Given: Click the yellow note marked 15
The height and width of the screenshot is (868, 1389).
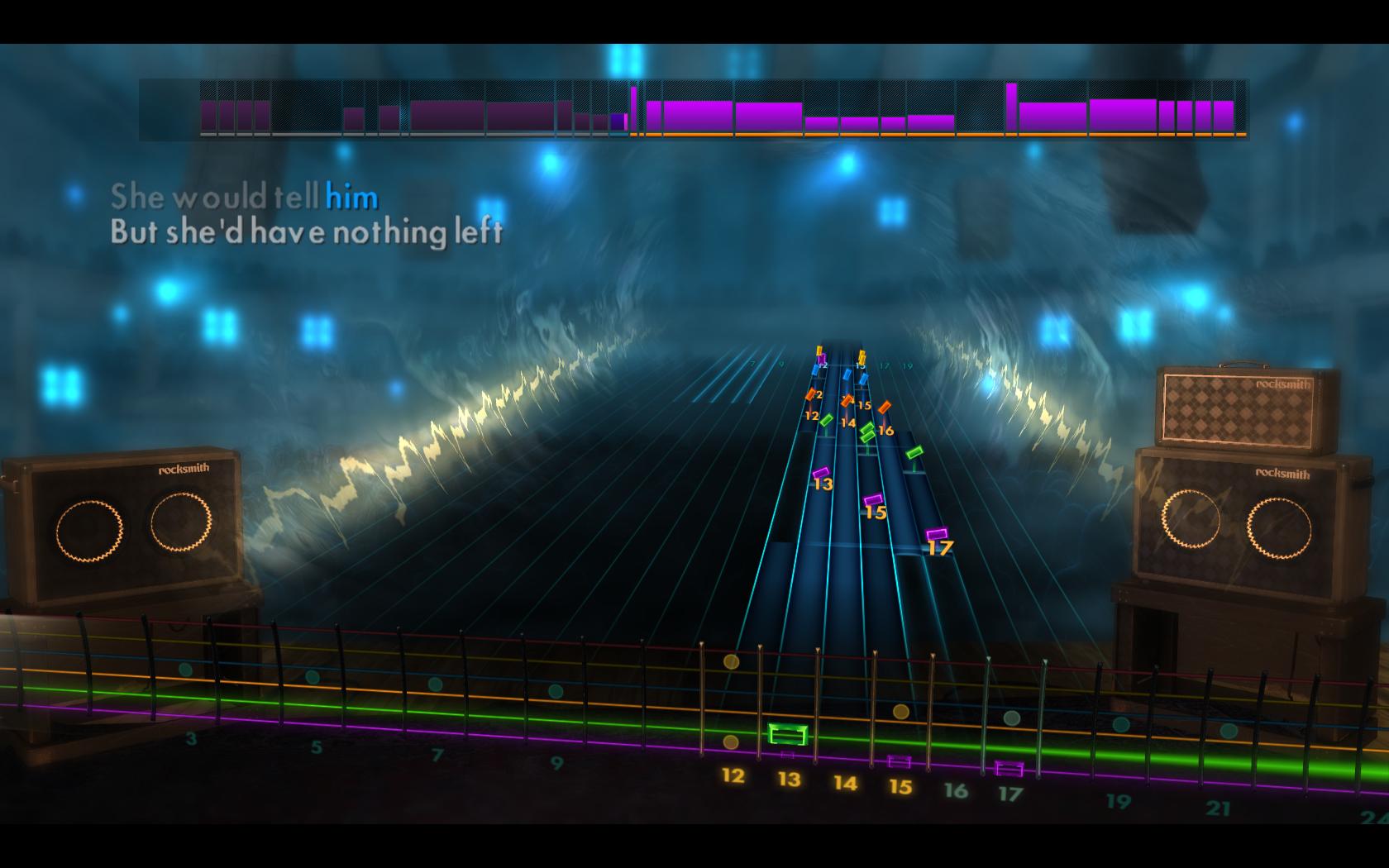Looking at the screenshot, I should pos(862,355).
